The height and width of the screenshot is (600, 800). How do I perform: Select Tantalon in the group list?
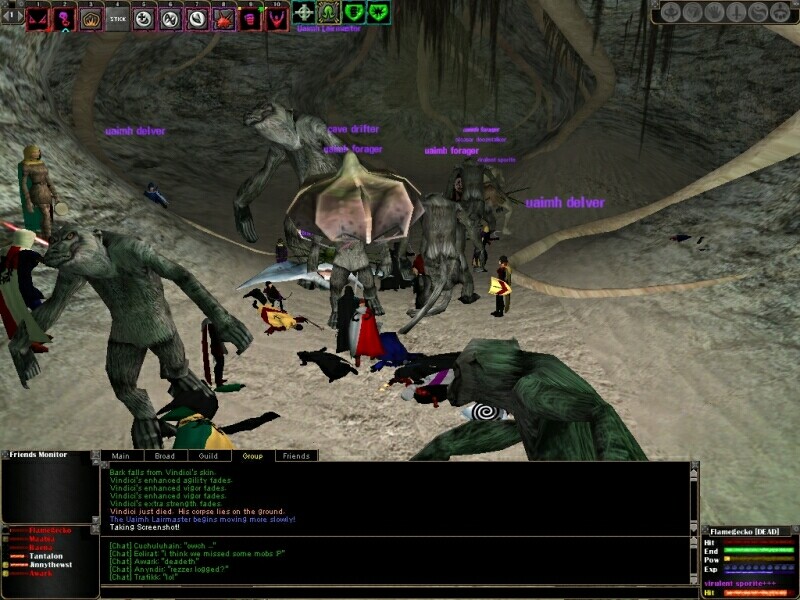pos(44,556)
